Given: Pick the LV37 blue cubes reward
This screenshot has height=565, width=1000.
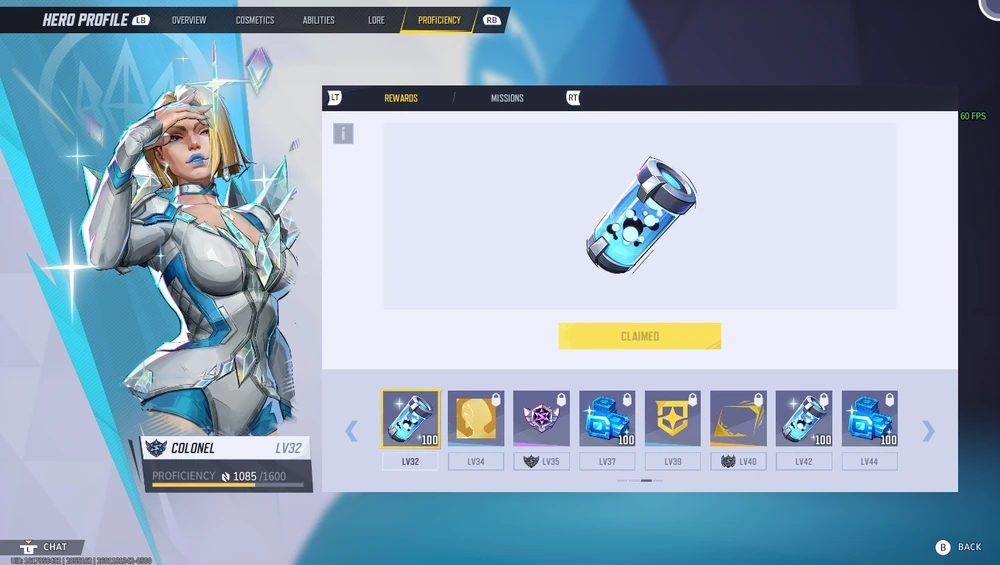Looking at the screenshot, I should (607, 418).
